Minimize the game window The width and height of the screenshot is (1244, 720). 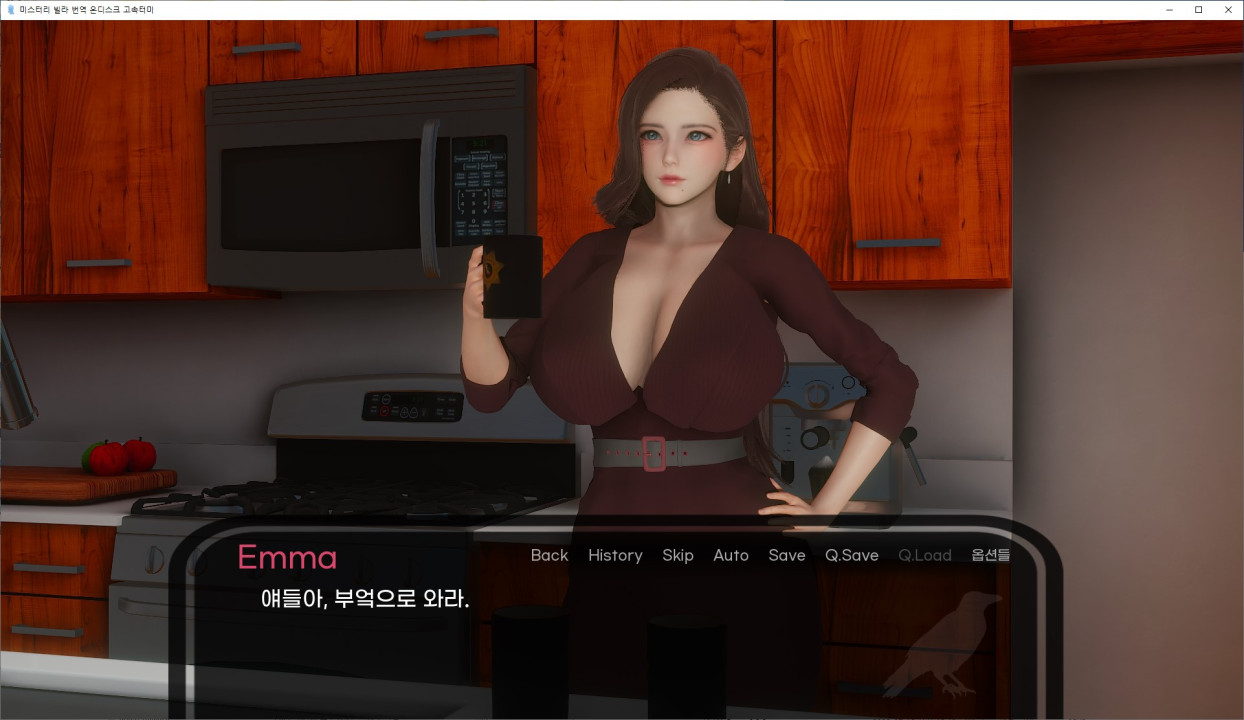coord(1169,9)
